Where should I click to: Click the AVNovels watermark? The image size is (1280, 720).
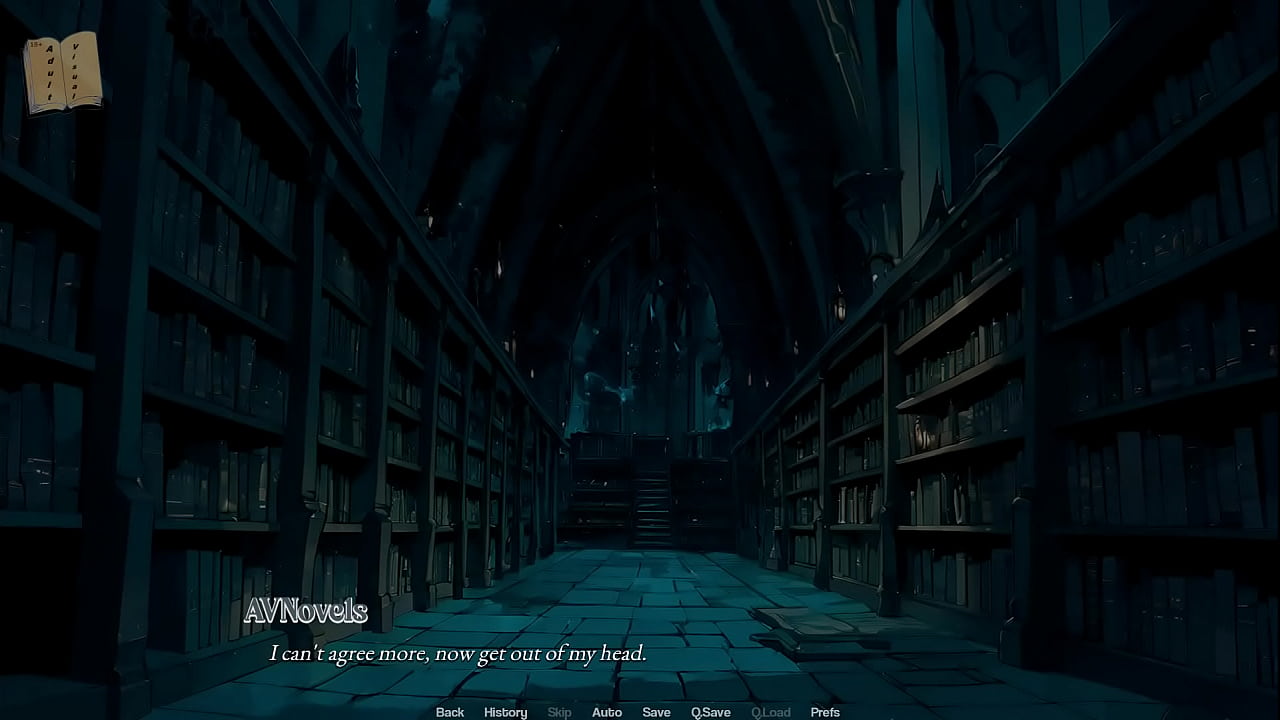(x=308, y=610)
